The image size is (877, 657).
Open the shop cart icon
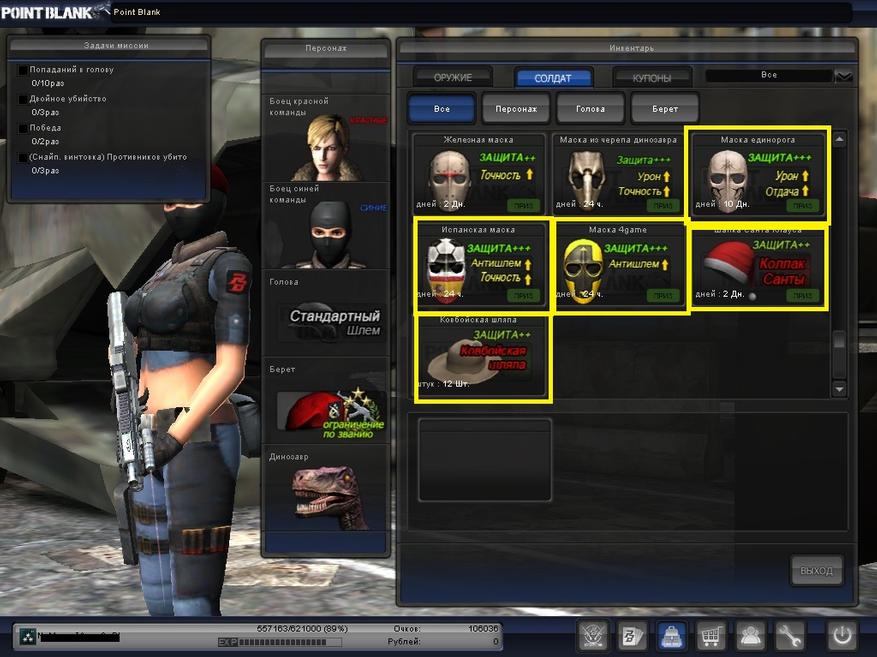pyautogui.click(x=709, y=635)
